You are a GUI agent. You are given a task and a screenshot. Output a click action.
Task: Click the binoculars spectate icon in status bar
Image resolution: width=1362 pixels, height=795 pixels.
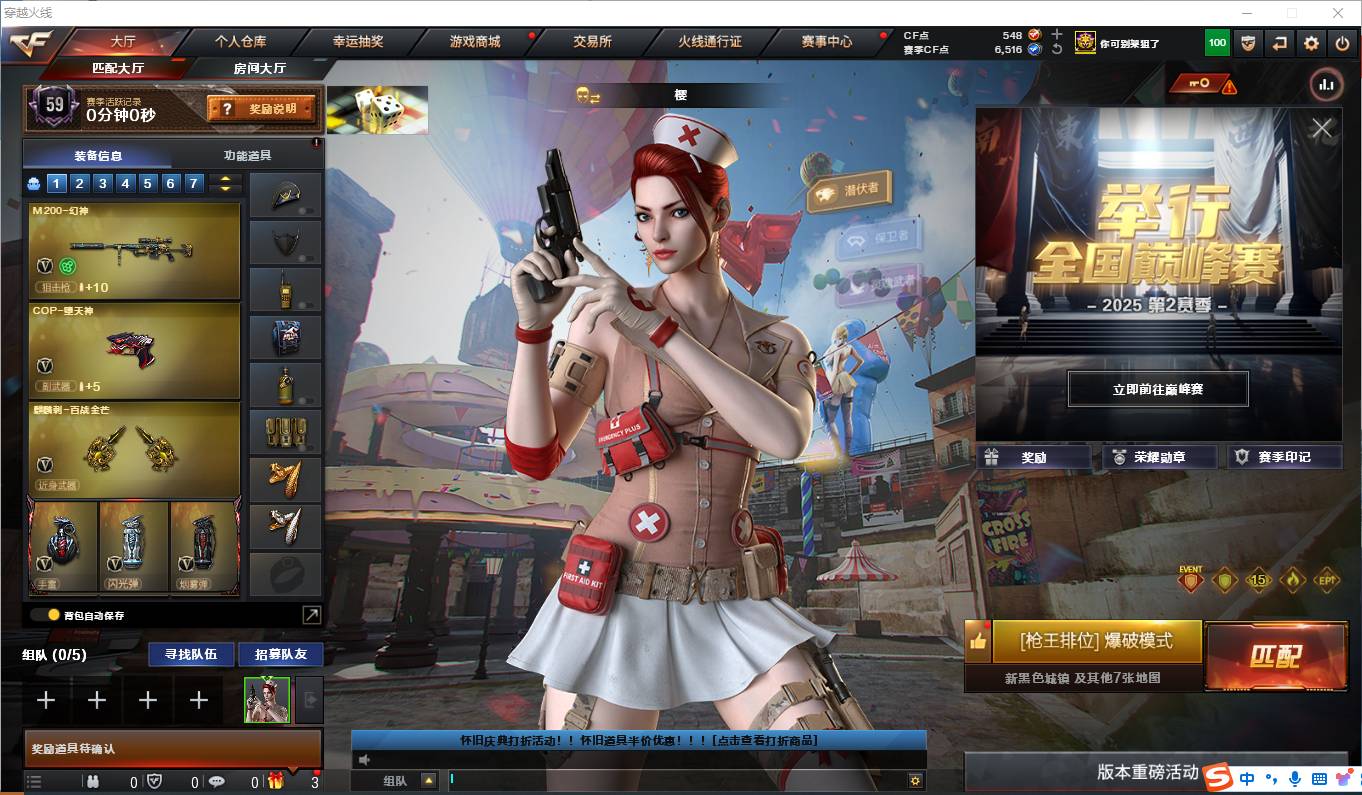tap(94, 781)
